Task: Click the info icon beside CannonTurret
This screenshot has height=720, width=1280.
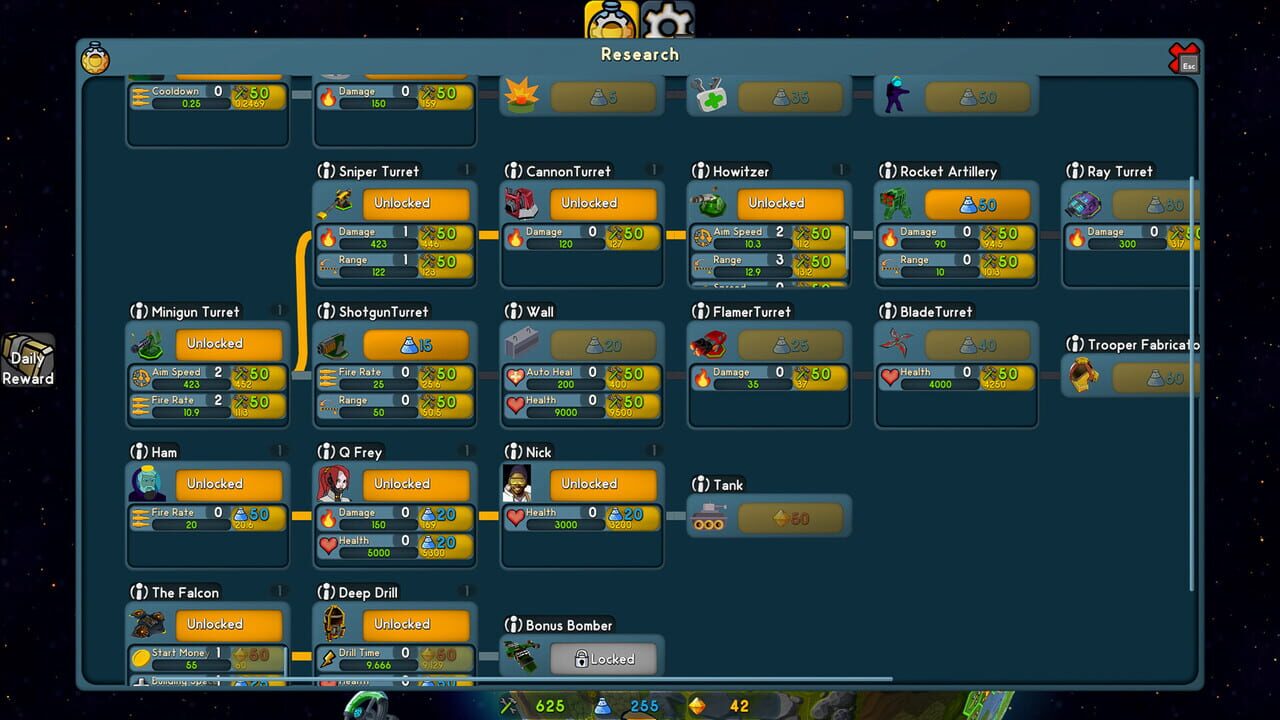Action: pyautogui.click(x=511, y=170)
